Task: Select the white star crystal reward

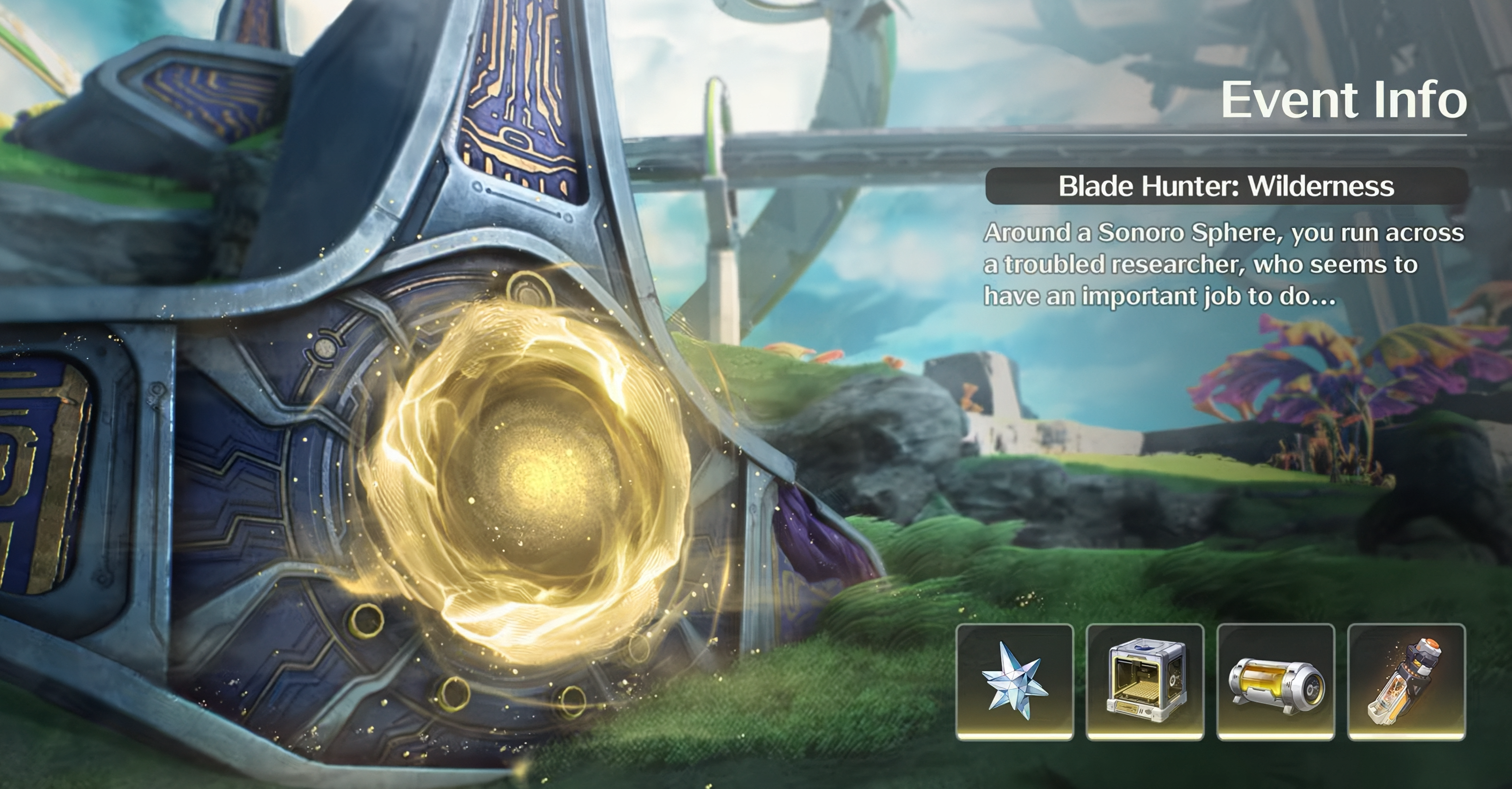Action: click(x=1014, y=681)
